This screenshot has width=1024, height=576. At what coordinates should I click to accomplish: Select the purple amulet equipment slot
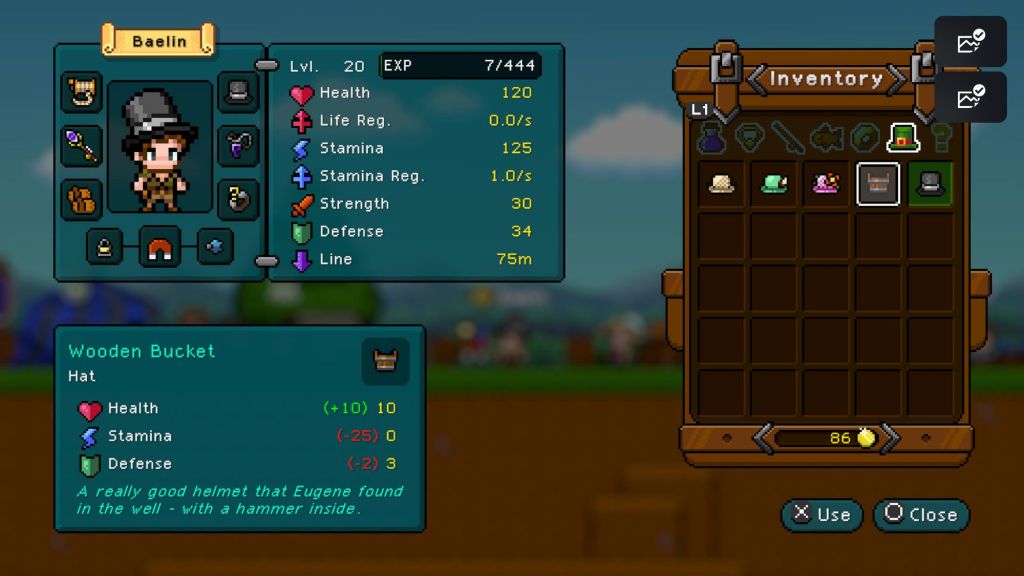[238, 145]
